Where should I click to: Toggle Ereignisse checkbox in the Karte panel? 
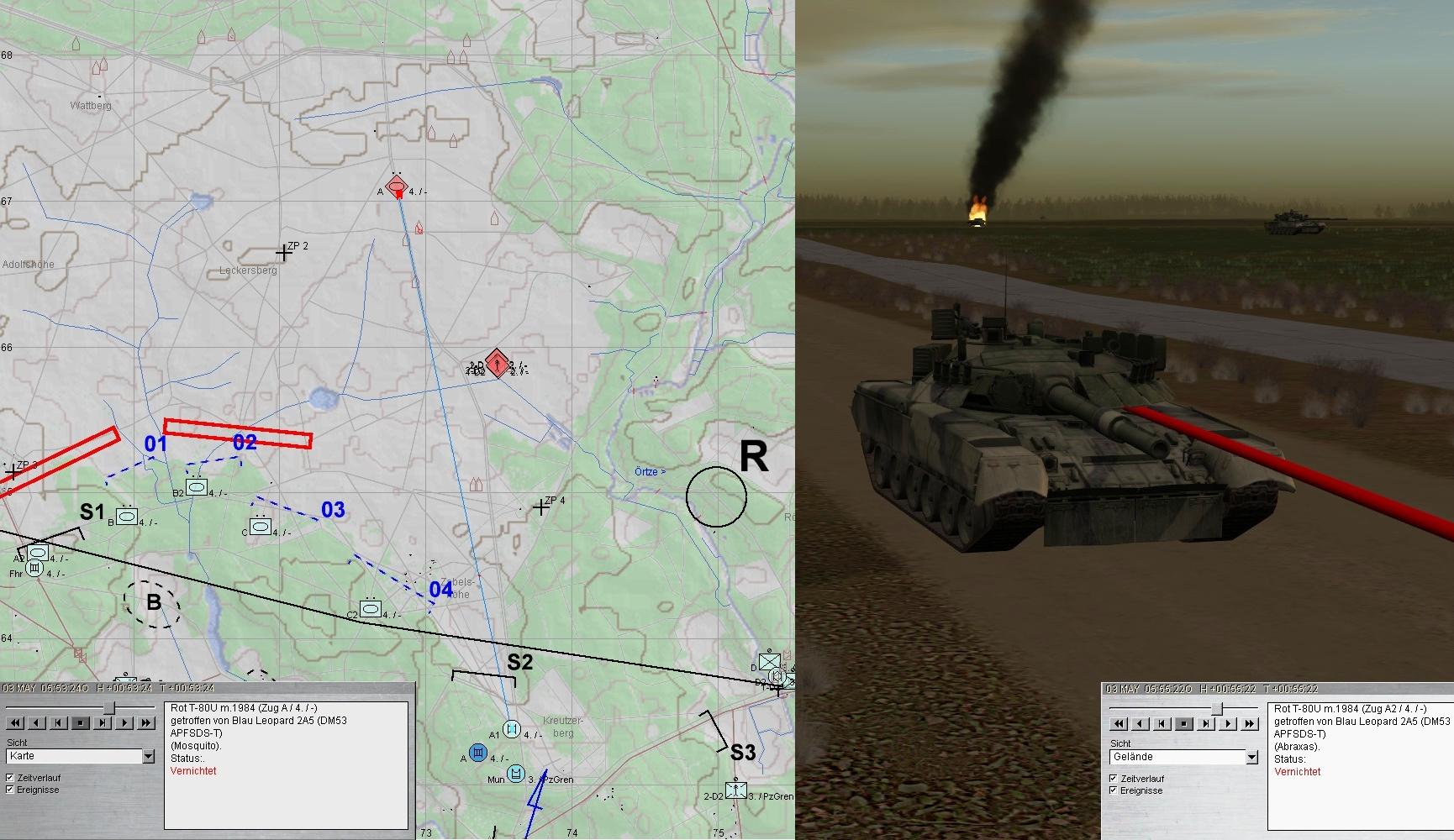point(10,790)
